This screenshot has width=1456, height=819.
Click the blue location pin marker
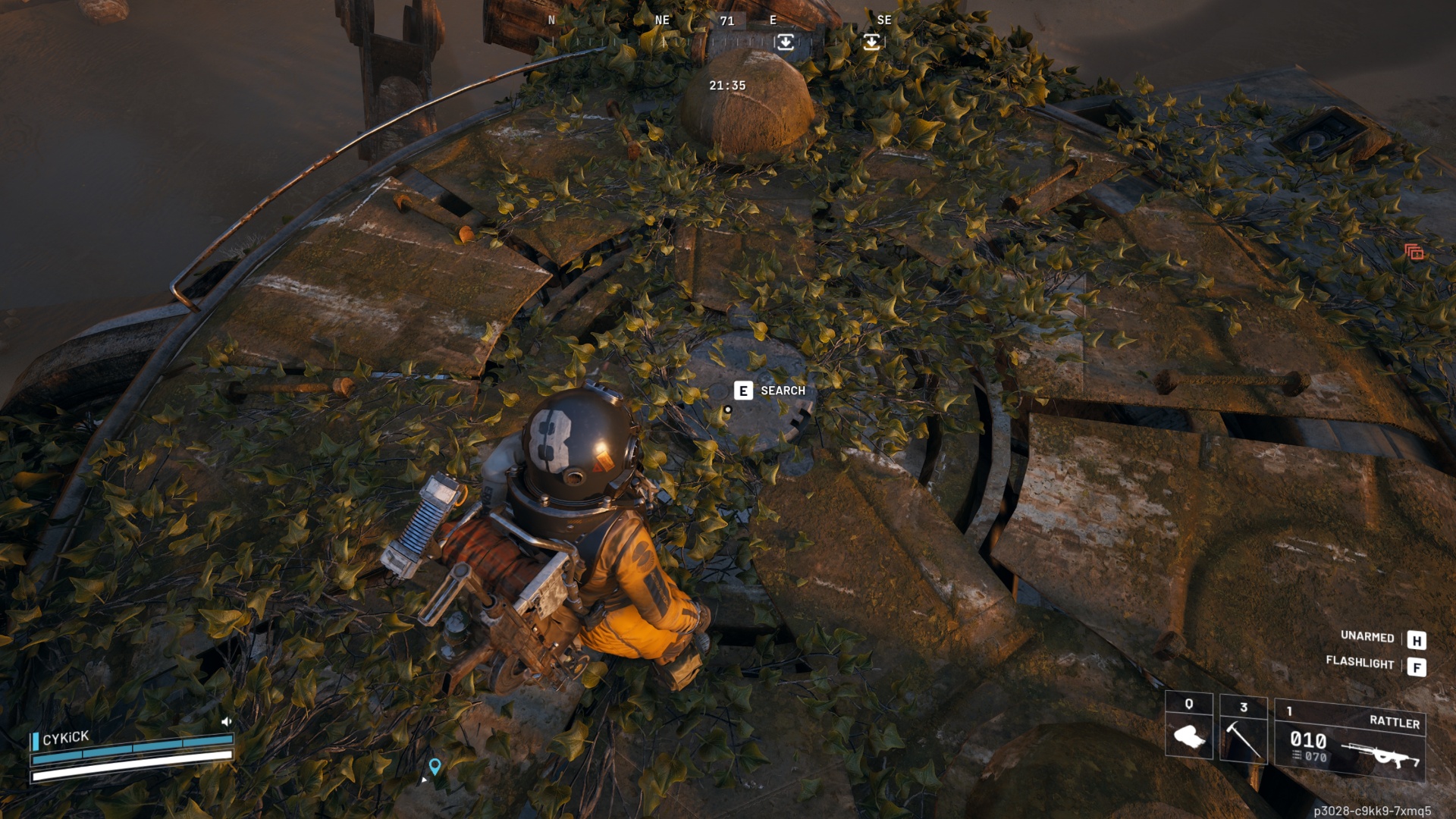coord(435,766)
